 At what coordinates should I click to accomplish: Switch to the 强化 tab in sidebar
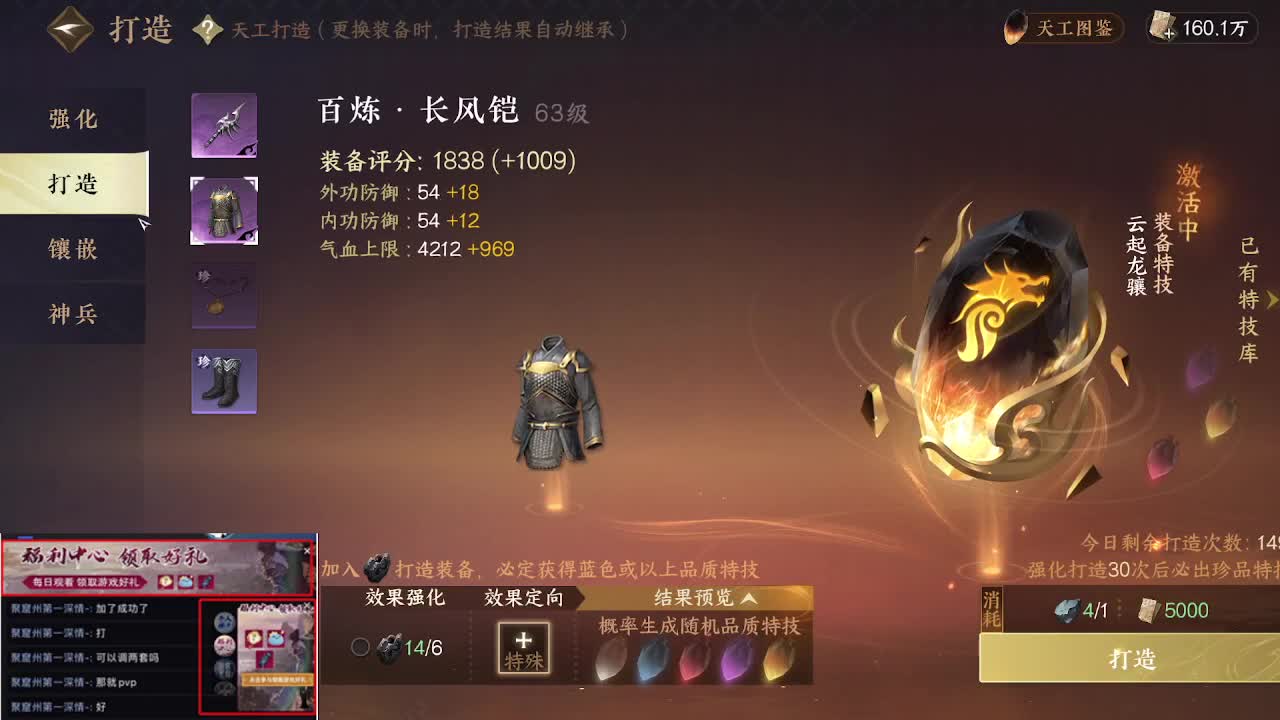pos(73,119)
